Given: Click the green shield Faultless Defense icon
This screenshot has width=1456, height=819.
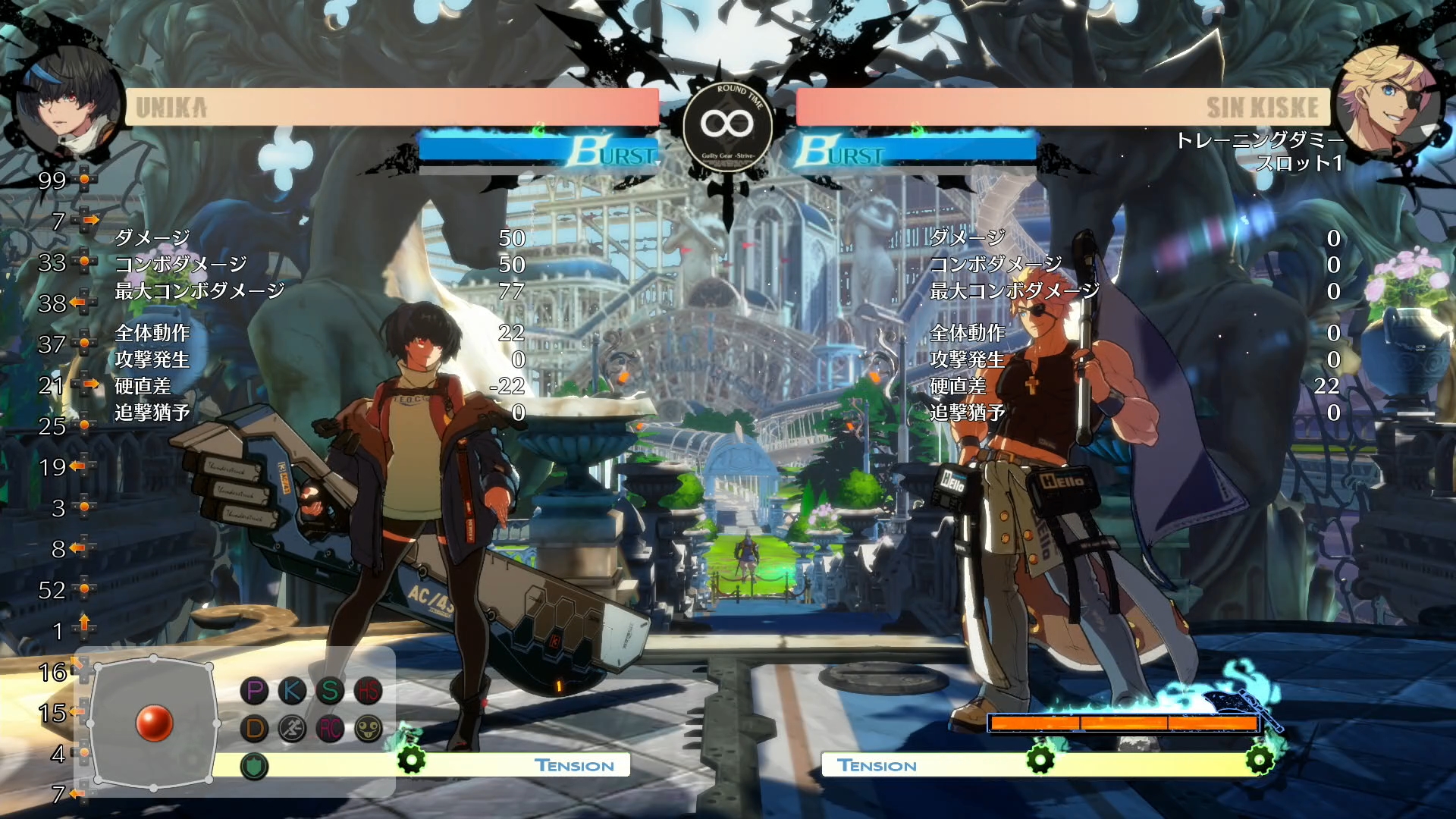Looking at the screenshot, I should click(x=255, y=766).
